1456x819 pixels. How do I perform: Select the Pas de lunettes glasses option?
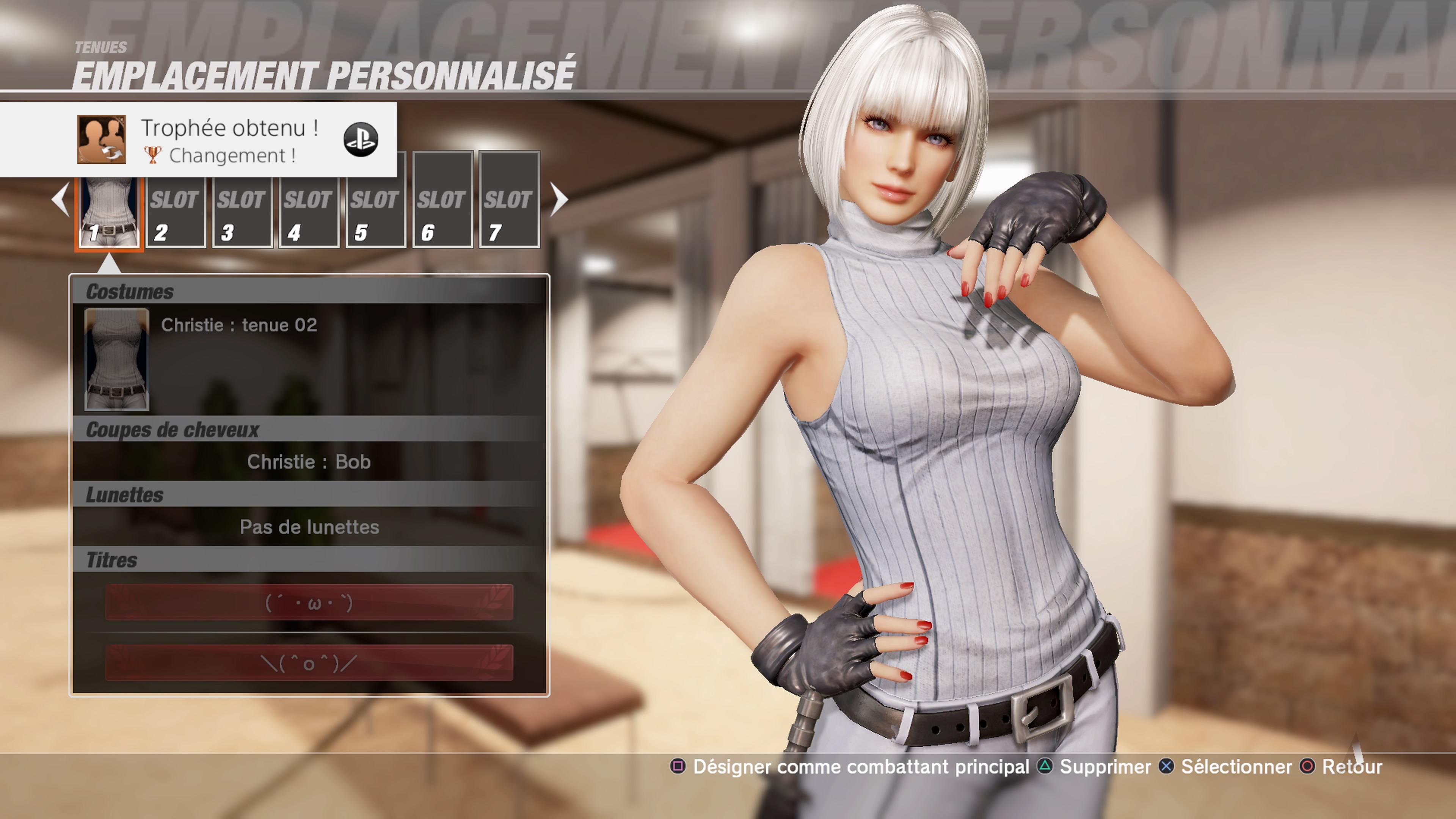[309, 527]
